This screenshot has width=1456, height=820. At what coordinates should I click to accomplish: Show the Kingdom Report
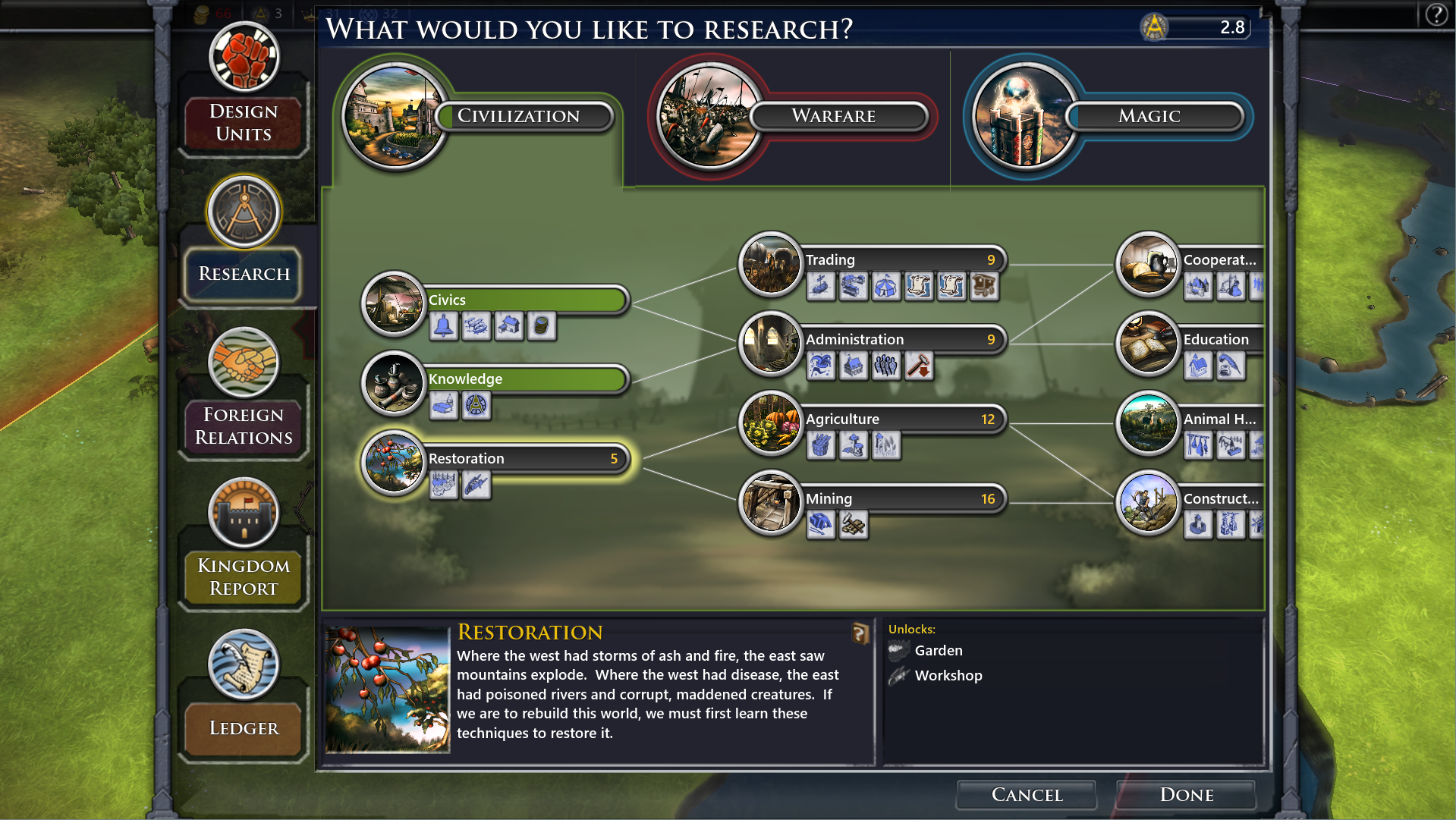point(244,577)
